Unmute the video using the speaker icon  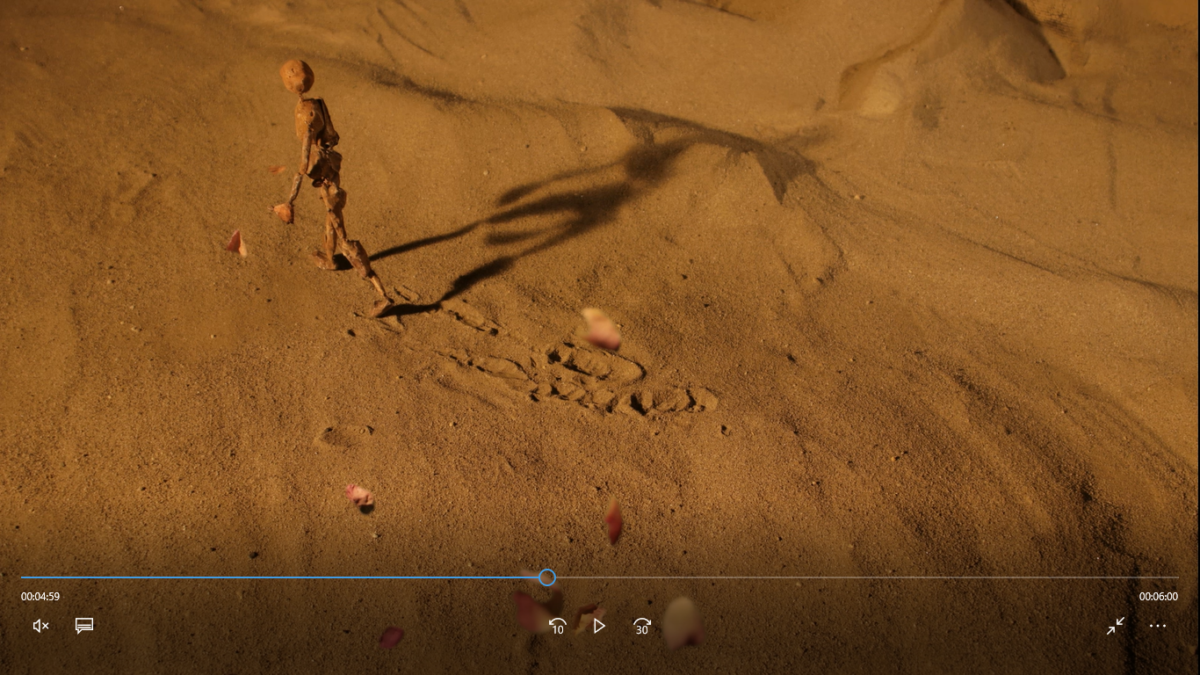(41, 626)
